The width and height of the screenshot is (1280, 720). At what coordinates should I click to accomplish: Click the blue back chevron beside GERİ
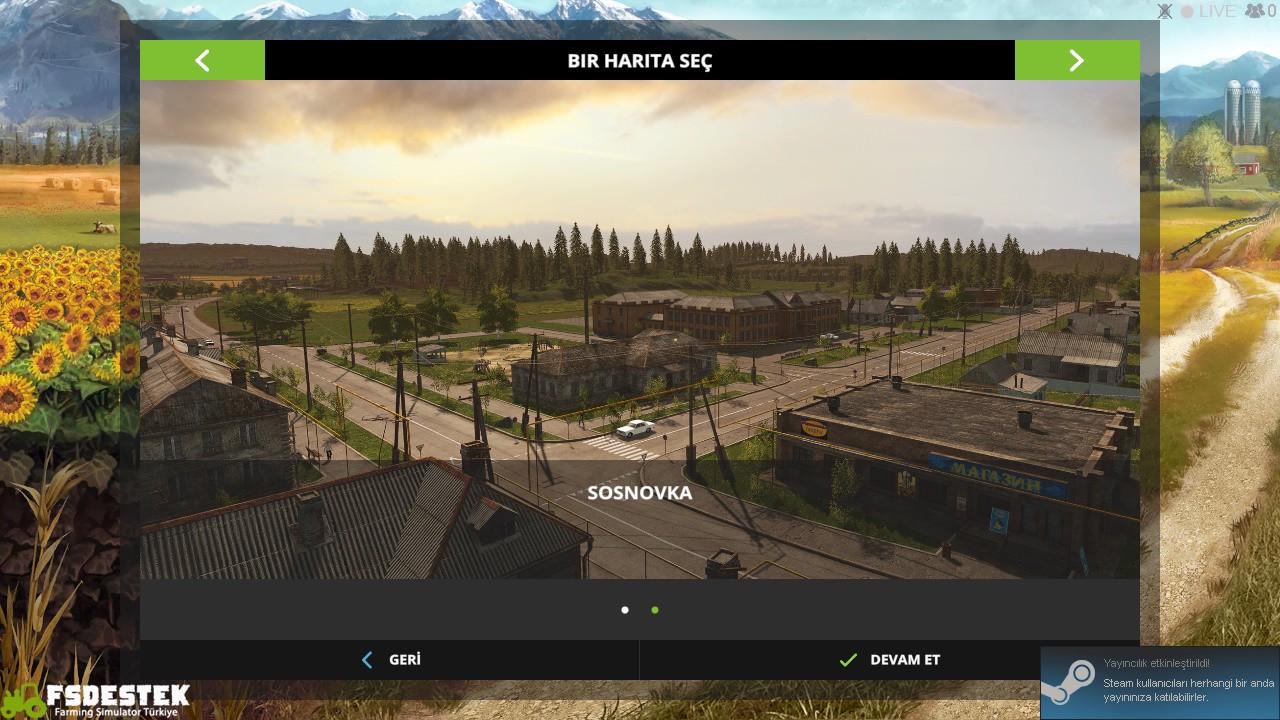click(x=367, y=660)
